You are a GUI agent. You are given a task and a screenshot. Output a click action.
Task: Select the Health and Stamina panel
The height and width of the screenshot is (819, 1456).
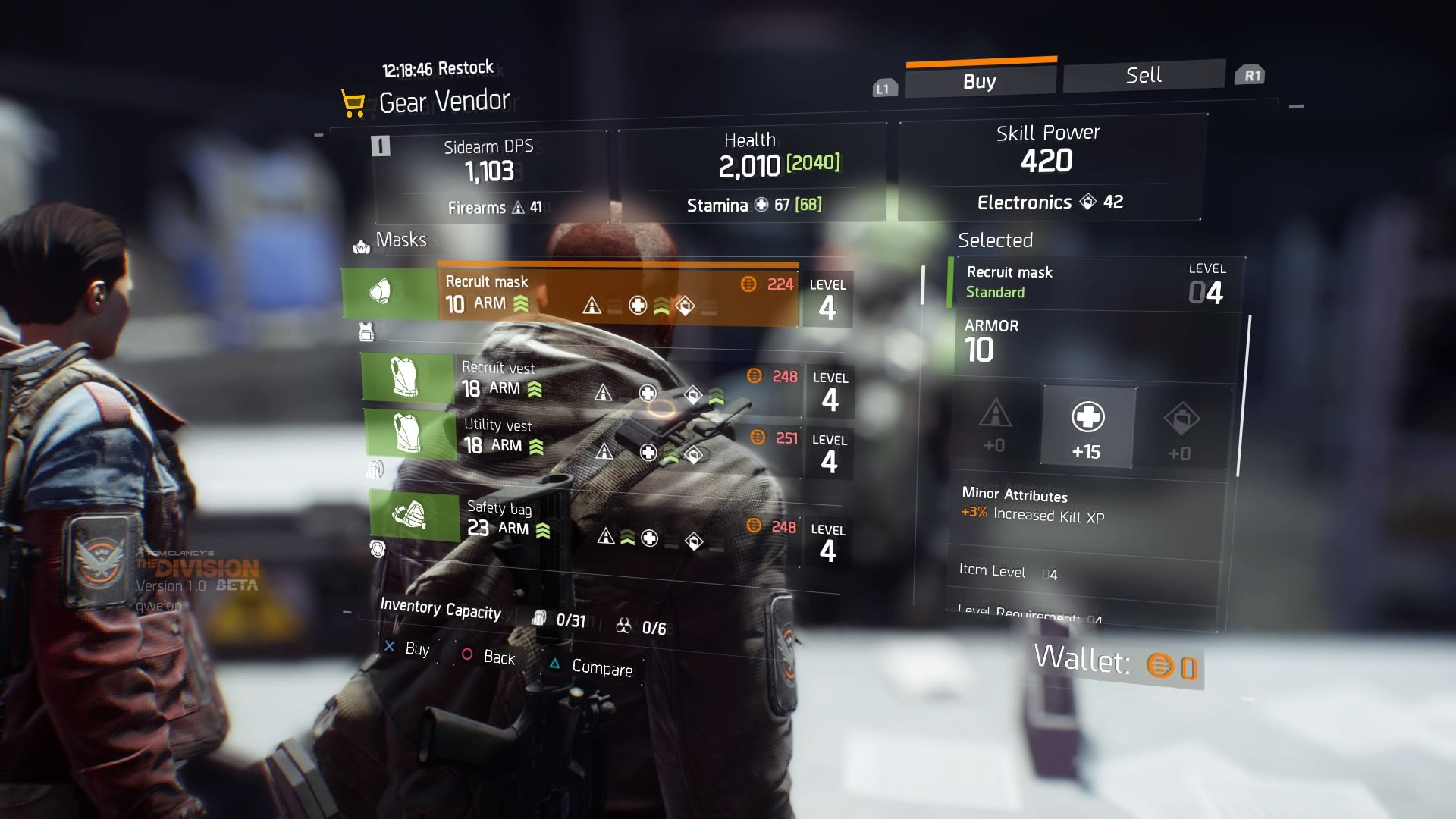point(752,172)
